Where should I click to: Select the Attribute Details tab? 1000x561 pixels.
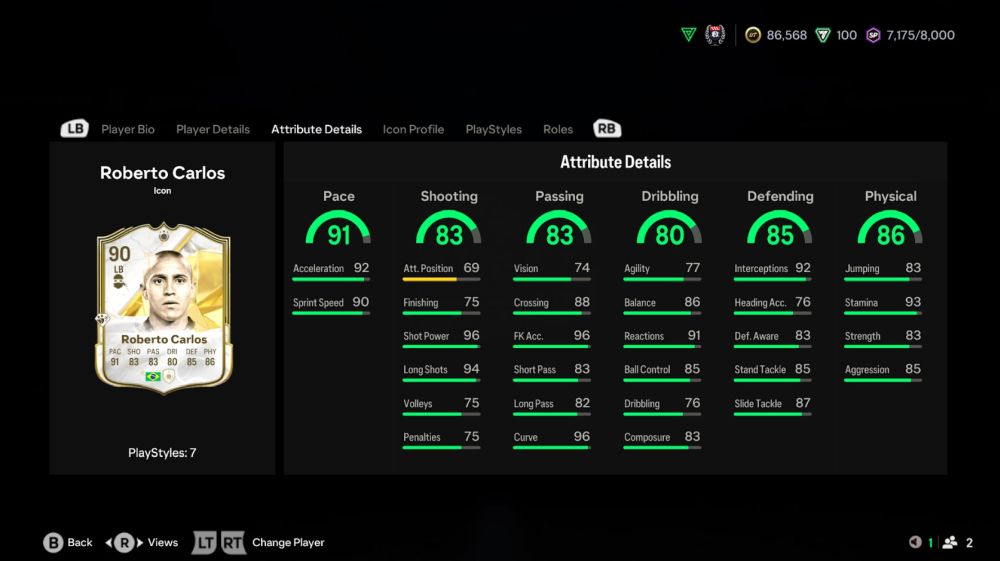point(316,129)
